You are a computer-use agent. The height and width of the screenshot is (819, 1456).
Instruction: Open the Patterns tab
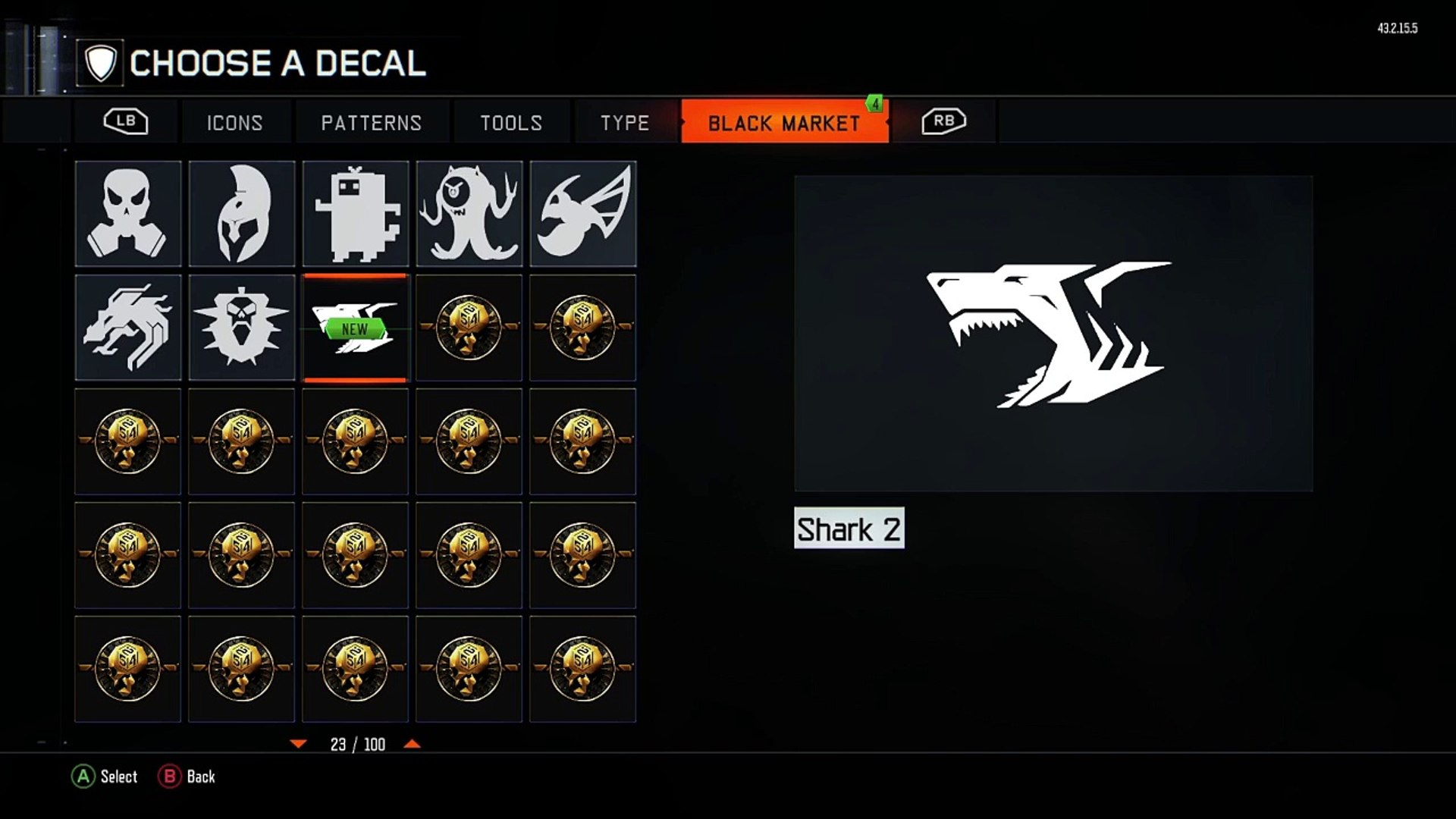(371, 123)
